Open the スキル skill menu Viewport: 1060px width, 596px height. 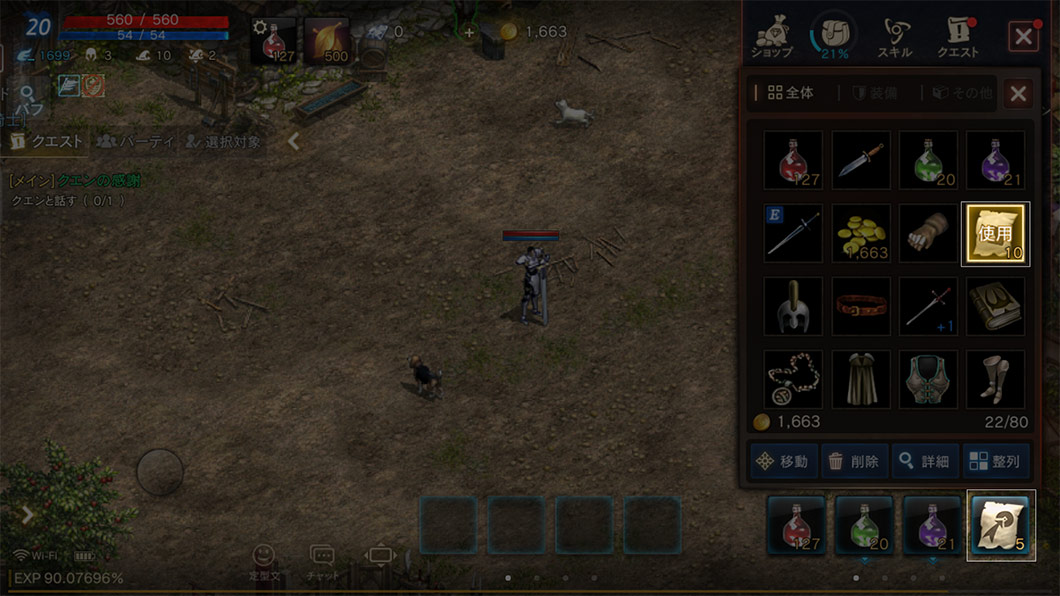pos(893,37)
